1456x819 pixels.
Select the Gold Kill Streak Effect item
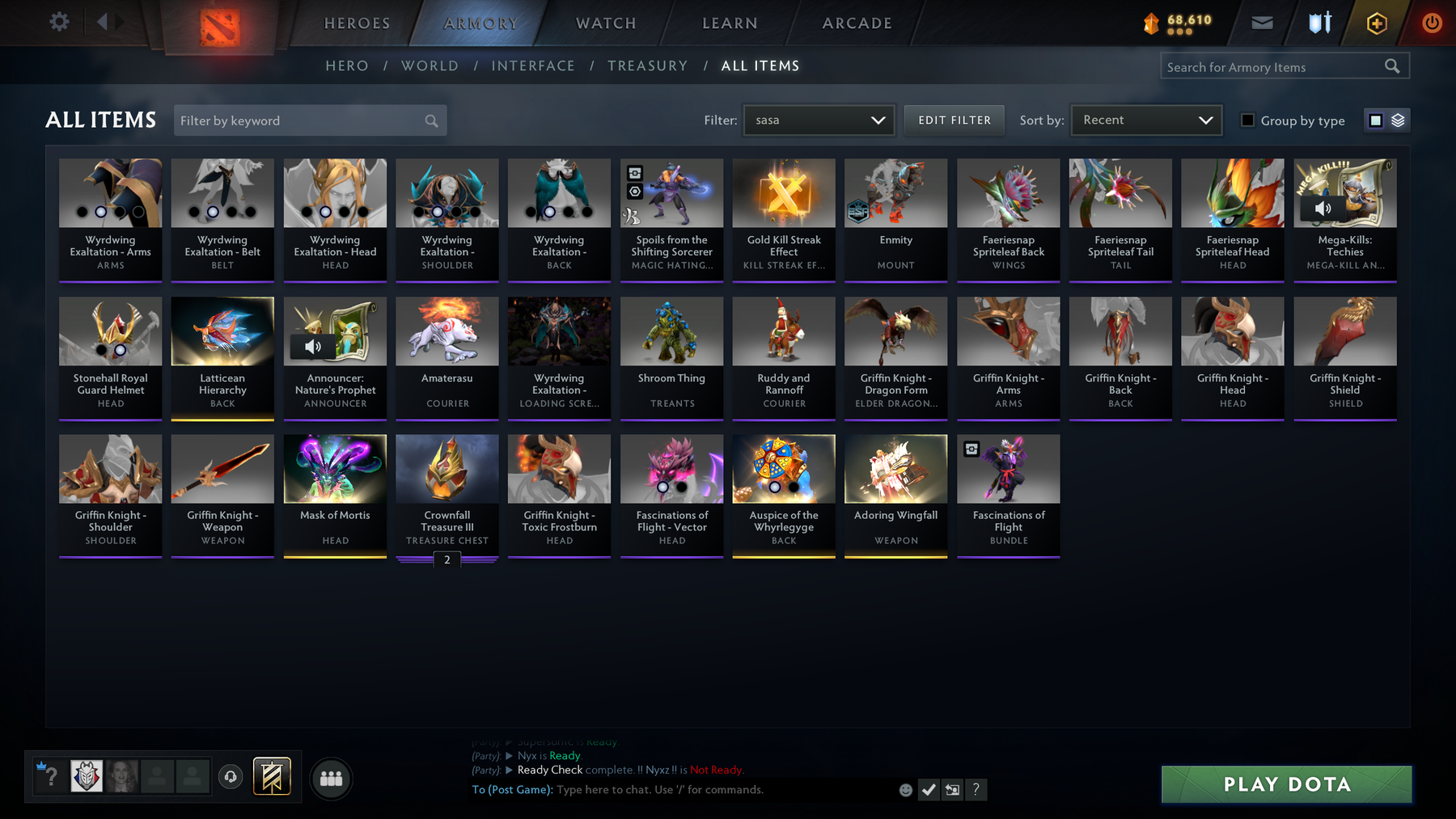click(784, 218)
